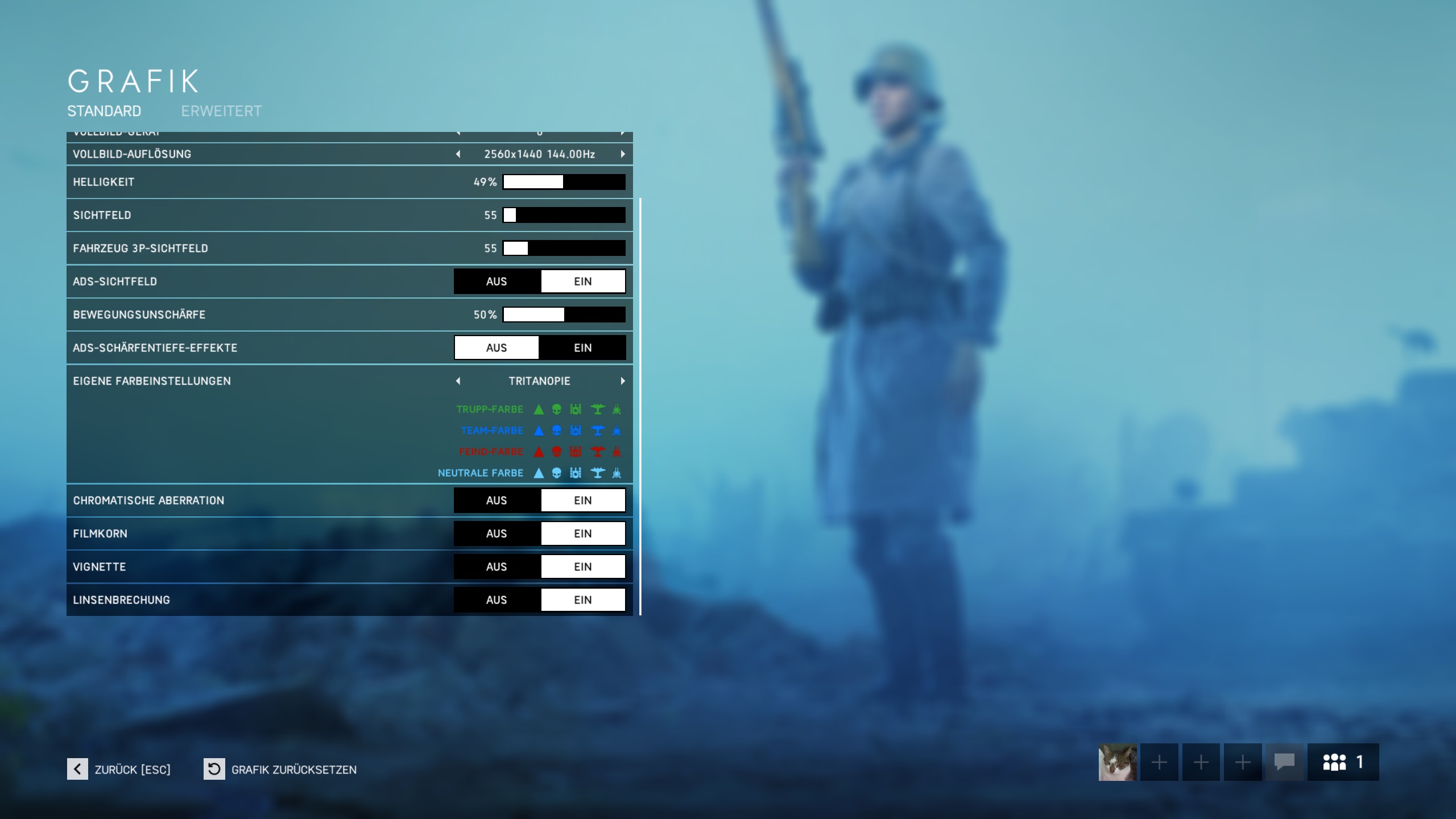Click the left arrow on Vollbild-Auflösung
Viewport: 1456px width, 819px height.
(x=458, y=154)
